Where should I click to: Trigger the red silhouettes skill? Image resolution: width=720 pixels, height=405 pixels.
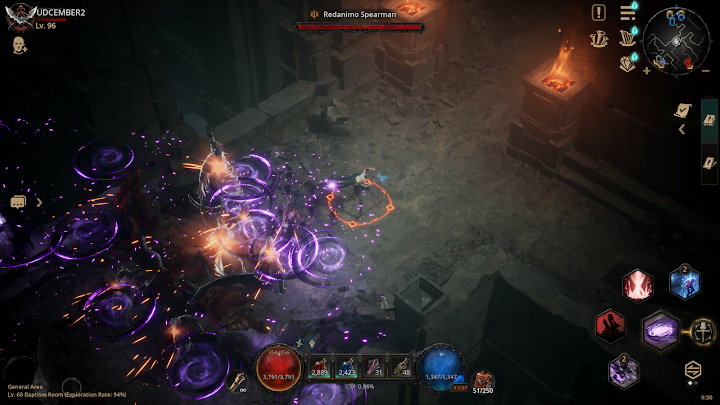click(611, 326)
